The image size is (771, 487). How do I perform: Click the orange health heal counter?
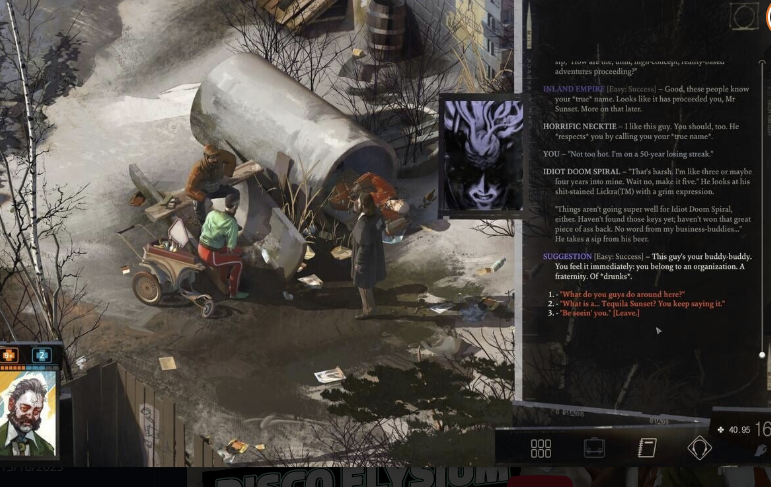(x=9, y=354)
